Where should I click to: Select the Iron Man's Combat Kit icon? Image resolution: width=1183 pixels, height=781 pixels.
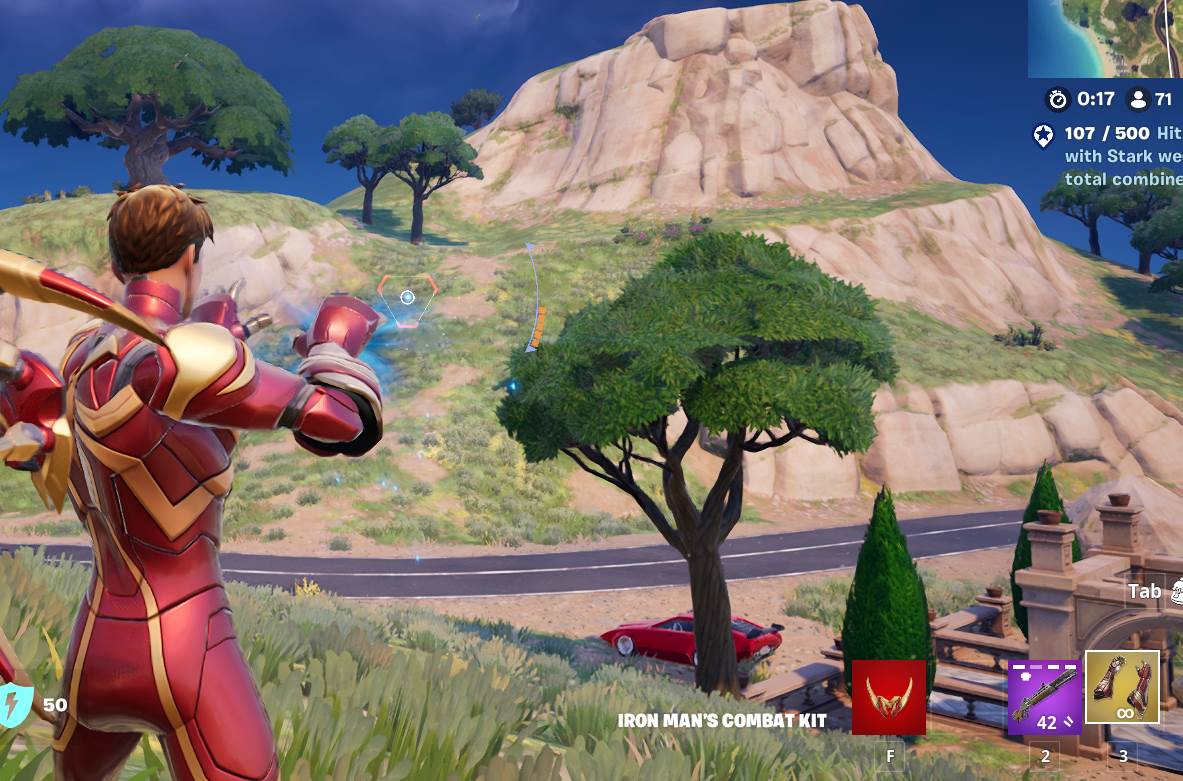(x=888, y=696)
